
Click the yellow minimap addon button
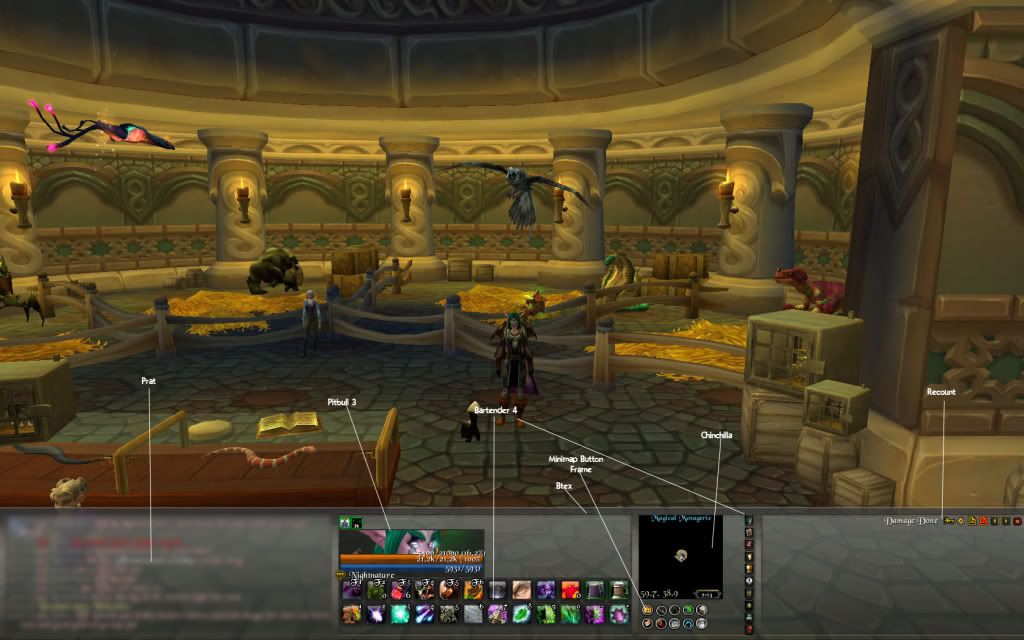point(647,609)
